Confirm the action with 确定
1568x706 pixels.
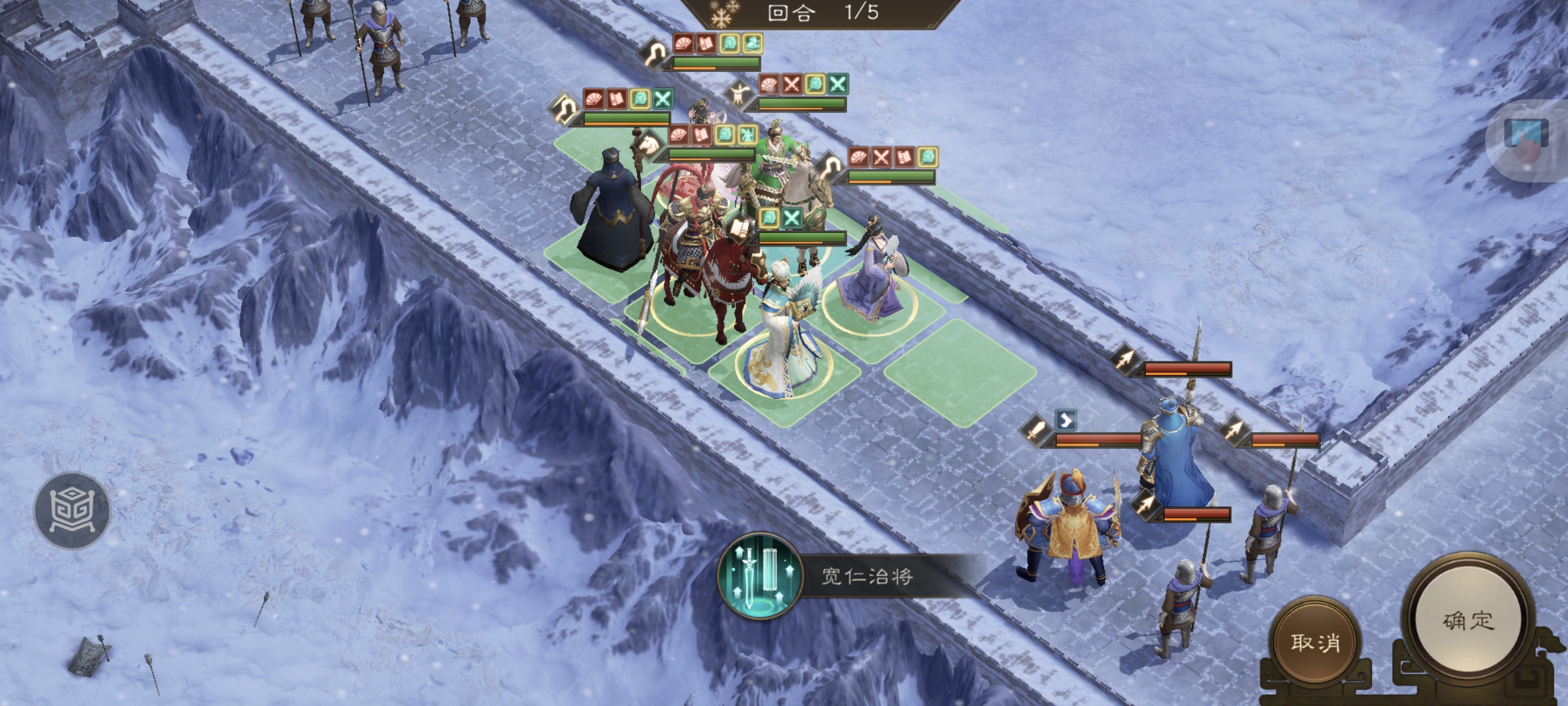(x=1468, y=621)
